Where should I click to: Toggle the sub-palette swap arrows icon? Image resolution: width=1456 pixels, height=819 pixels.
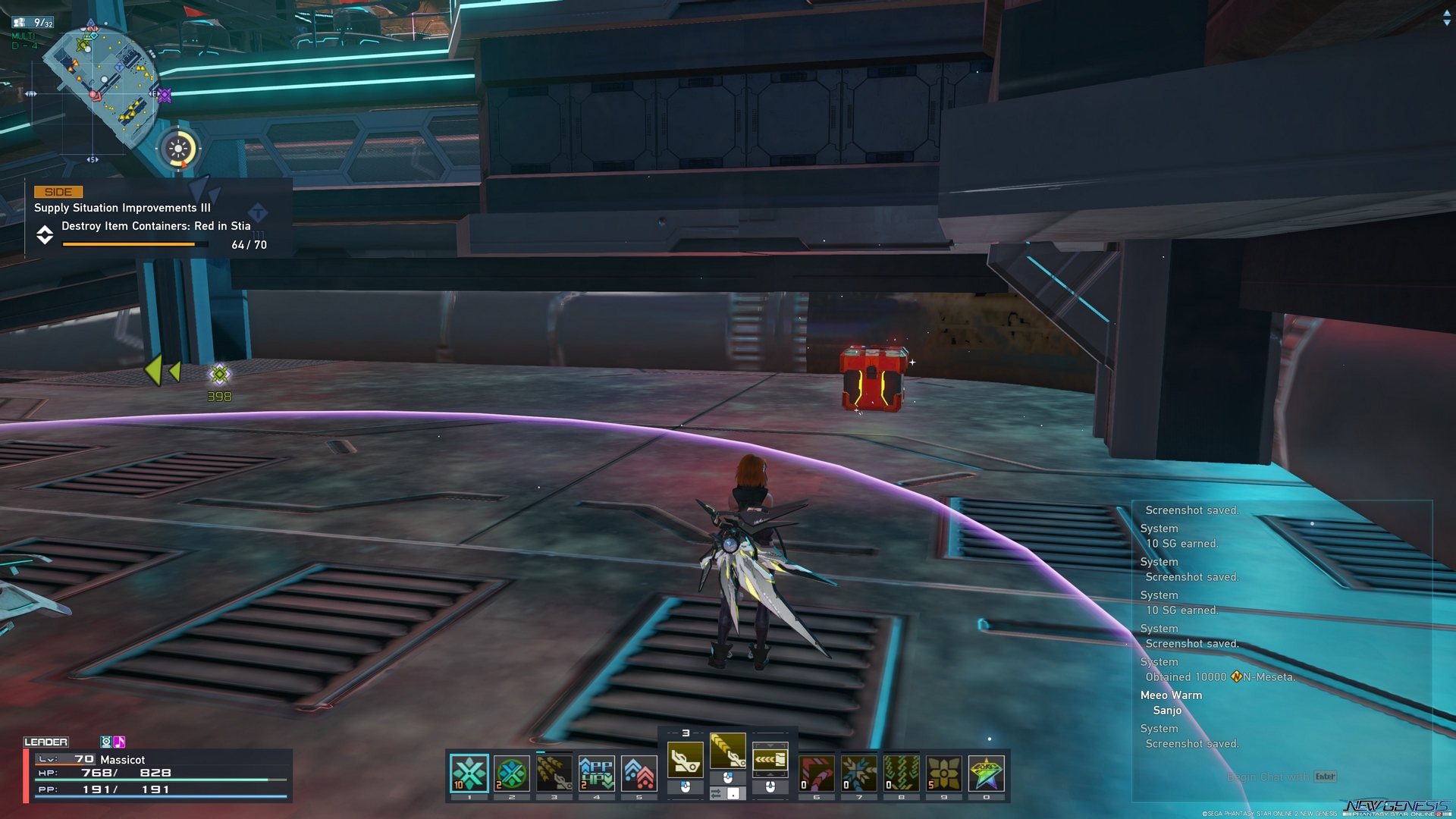(x=717, y=794)
